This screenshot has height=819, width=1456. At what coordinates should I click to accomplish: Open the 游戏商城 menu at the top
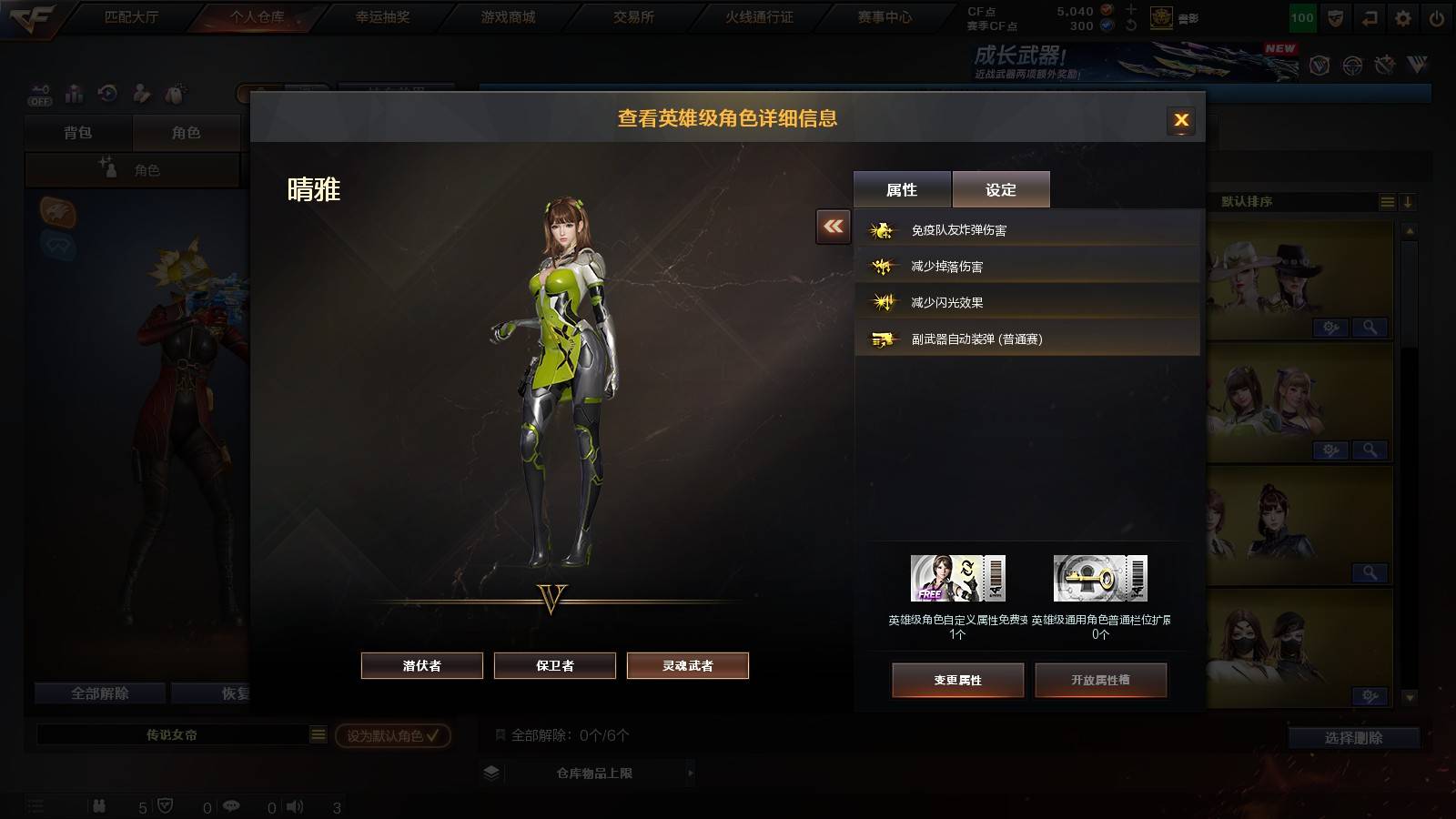point(509,15)
